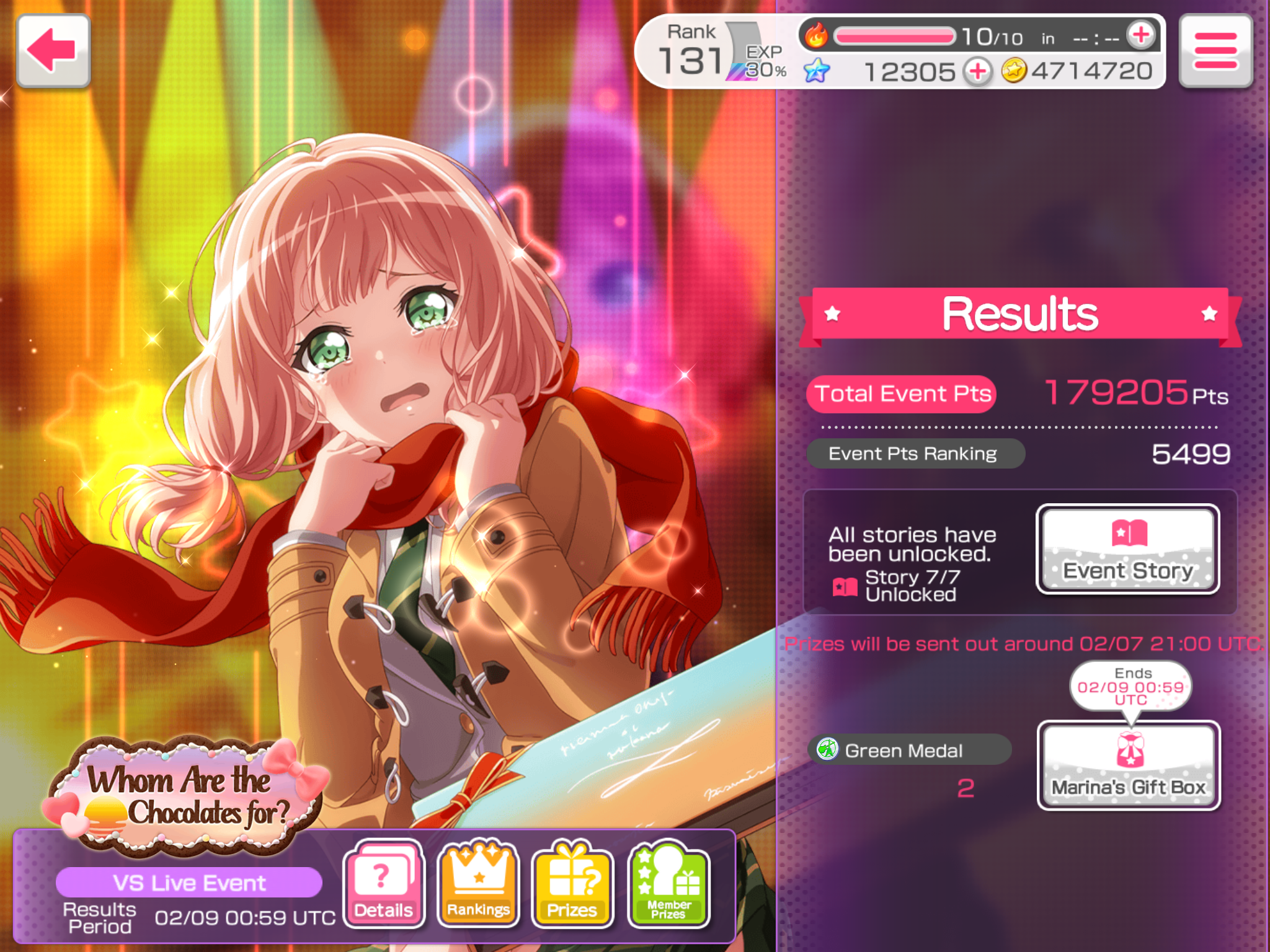Screen dimensions: 1270x952
Task: Show event Details
Action: coord(384,883)
